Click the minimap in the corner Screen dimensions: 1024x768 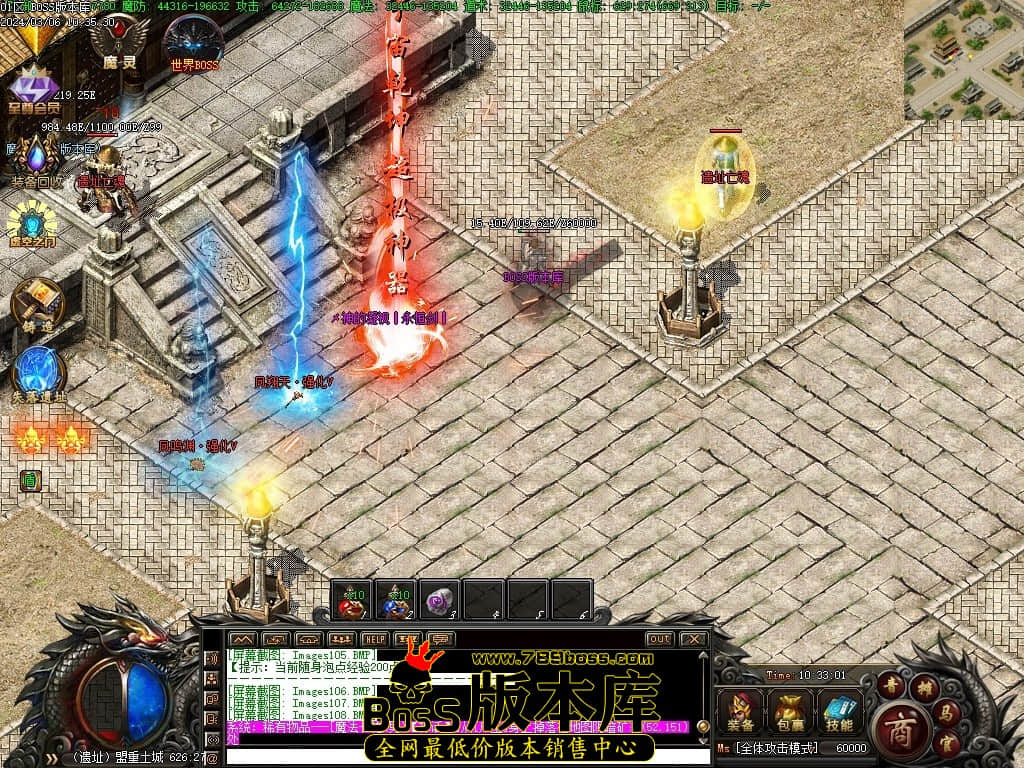click(963, 60)
